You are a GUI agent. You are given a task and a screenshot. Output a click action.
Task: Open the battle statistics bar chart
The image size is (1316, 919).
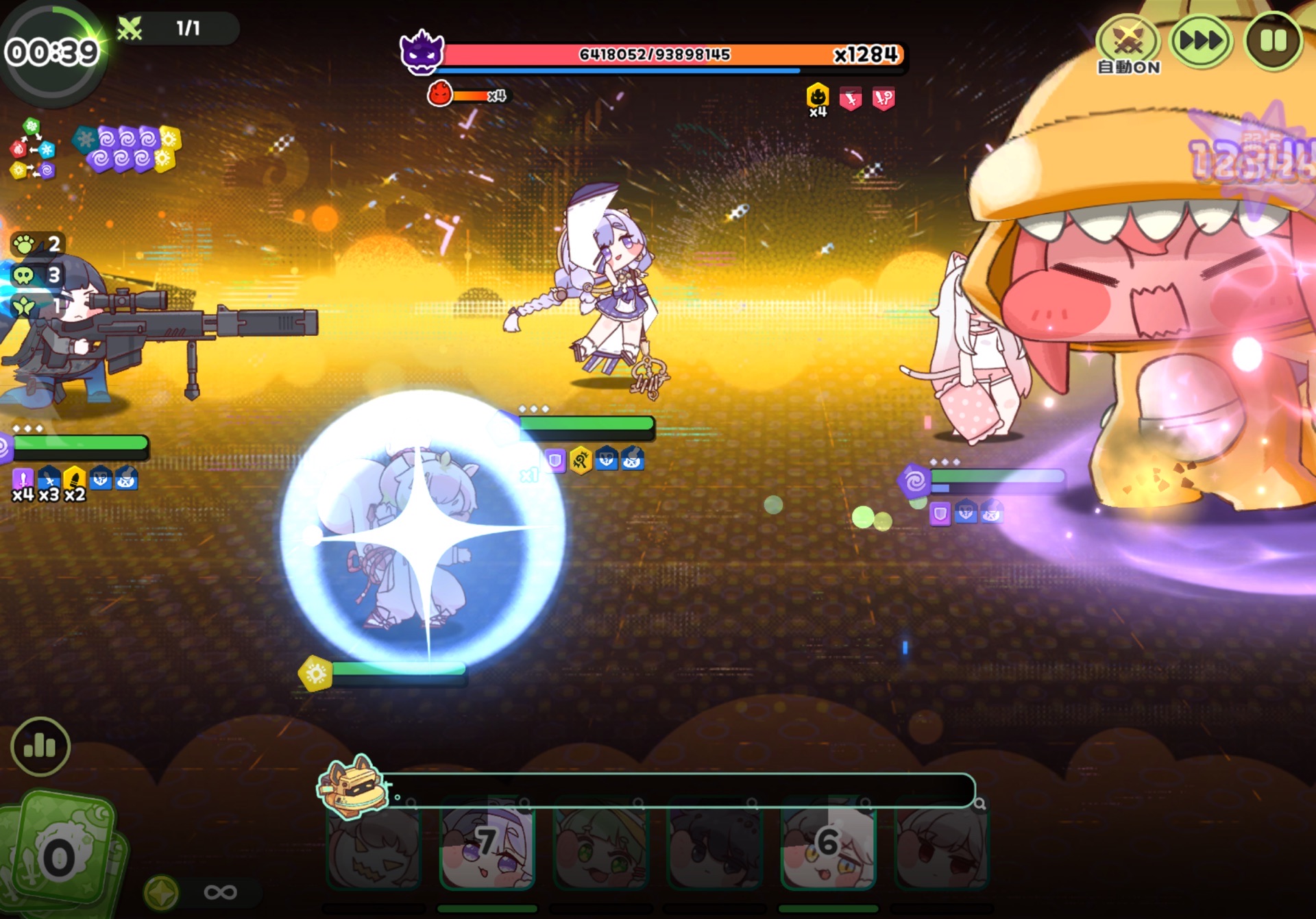click(x=40, y=746)
